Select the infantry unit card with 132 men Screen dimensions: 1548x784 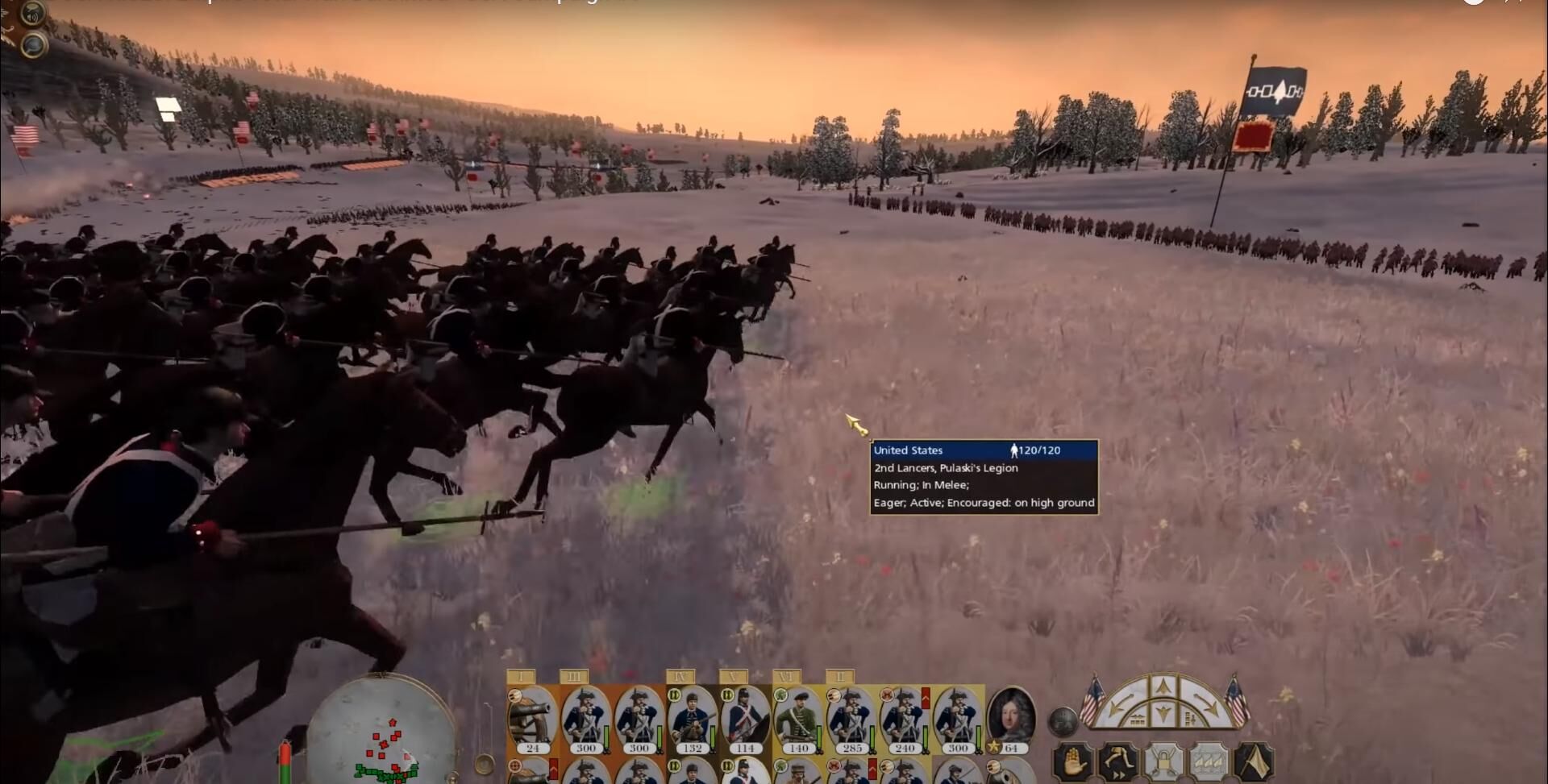(691, 719)
